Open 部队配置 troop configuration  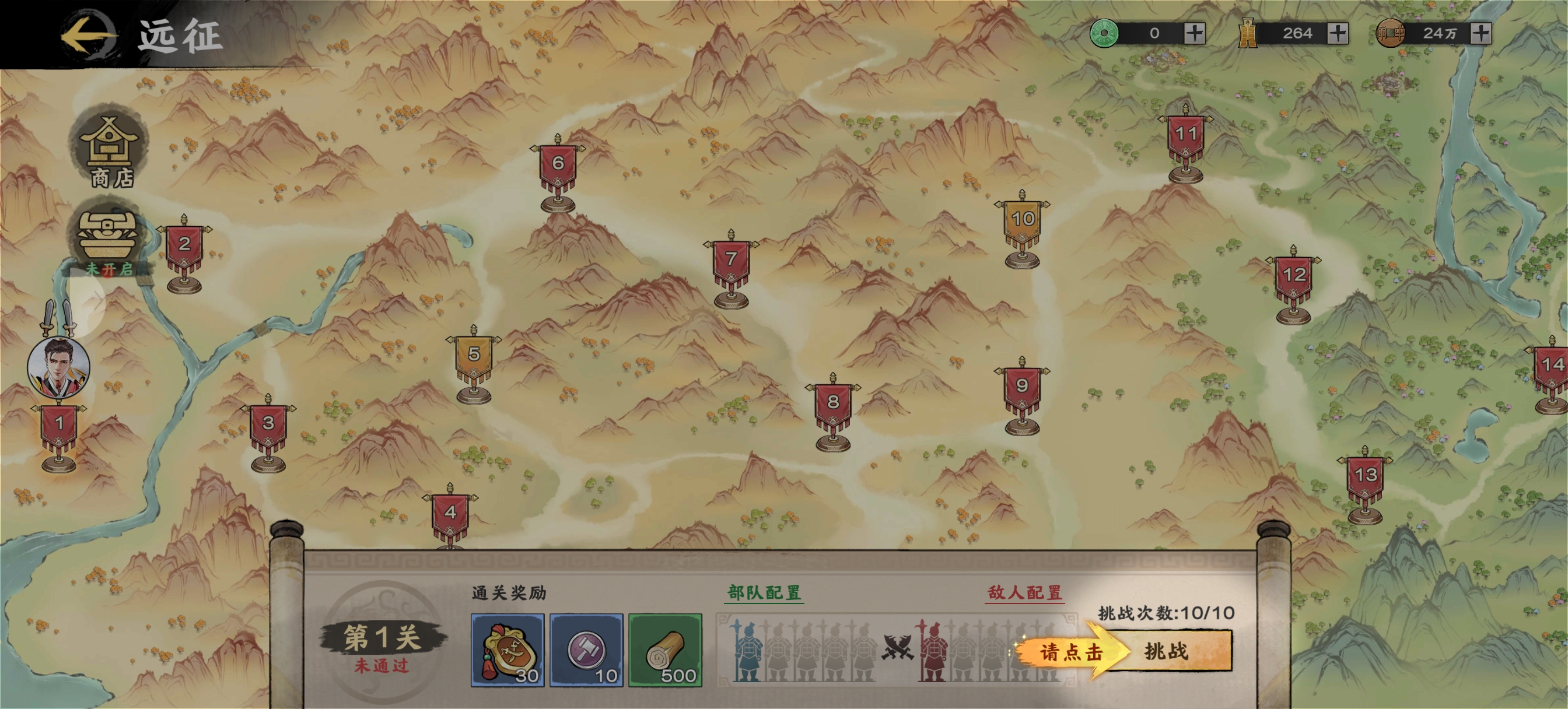point(764,592)
